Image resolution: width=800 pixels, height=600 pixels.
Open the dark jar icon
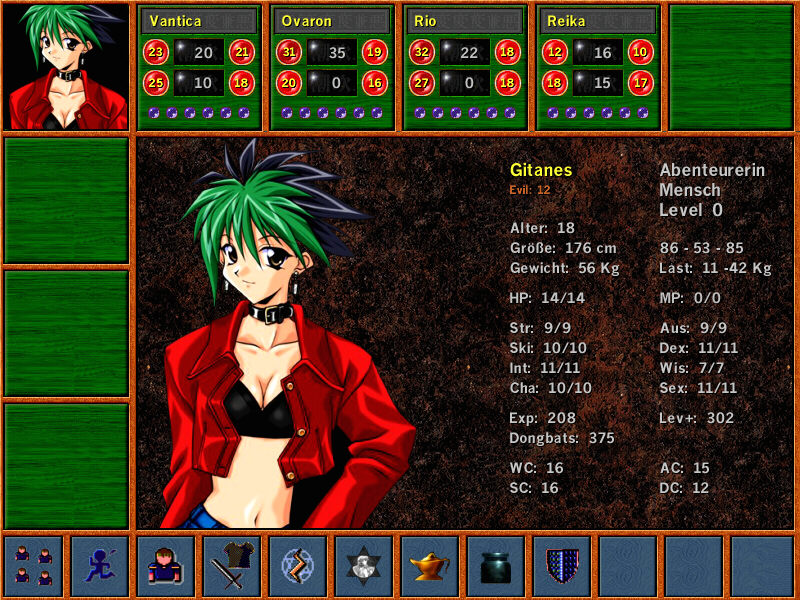(496, 566)
